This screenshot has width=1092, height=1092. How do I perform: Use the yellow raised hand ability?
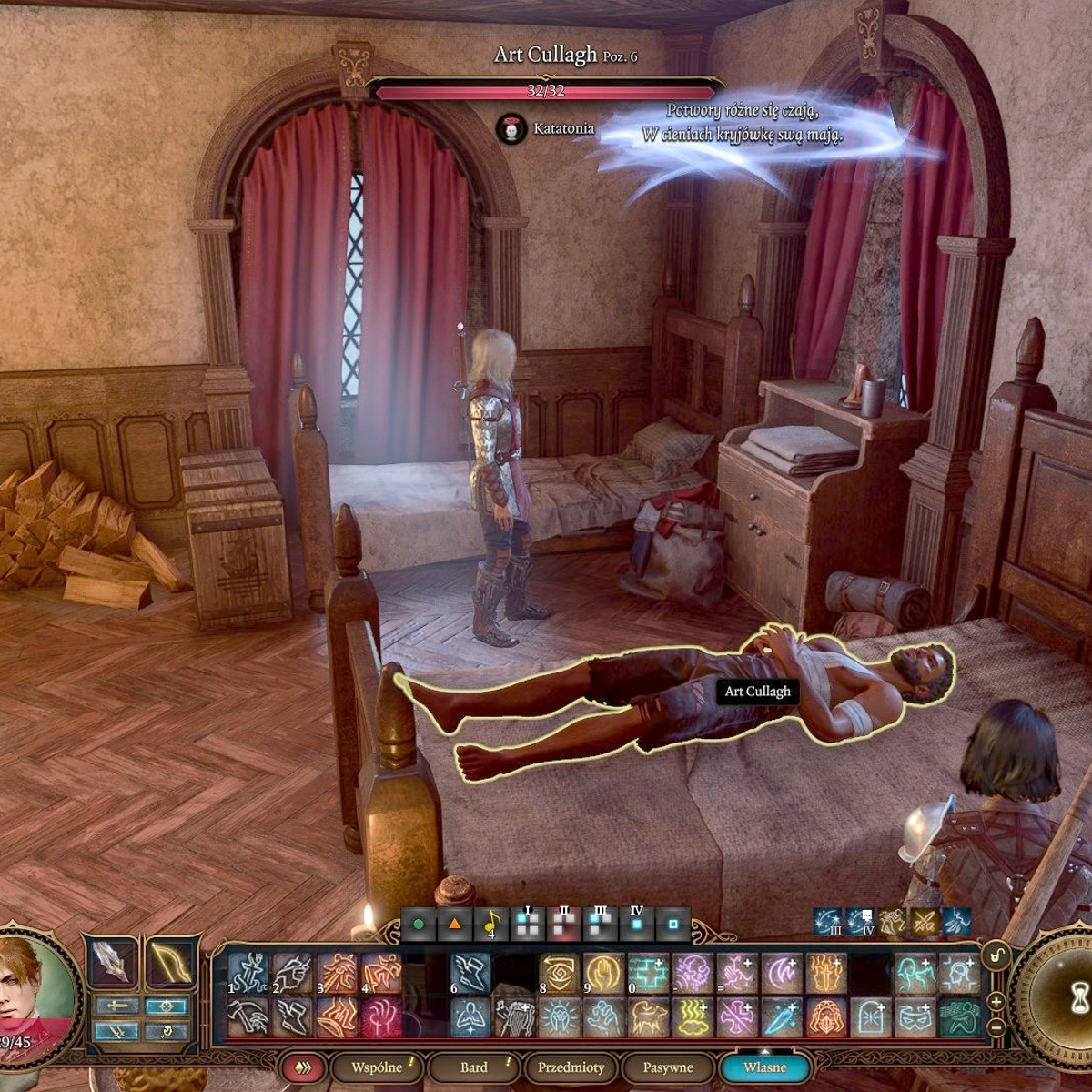coord(603,974)
